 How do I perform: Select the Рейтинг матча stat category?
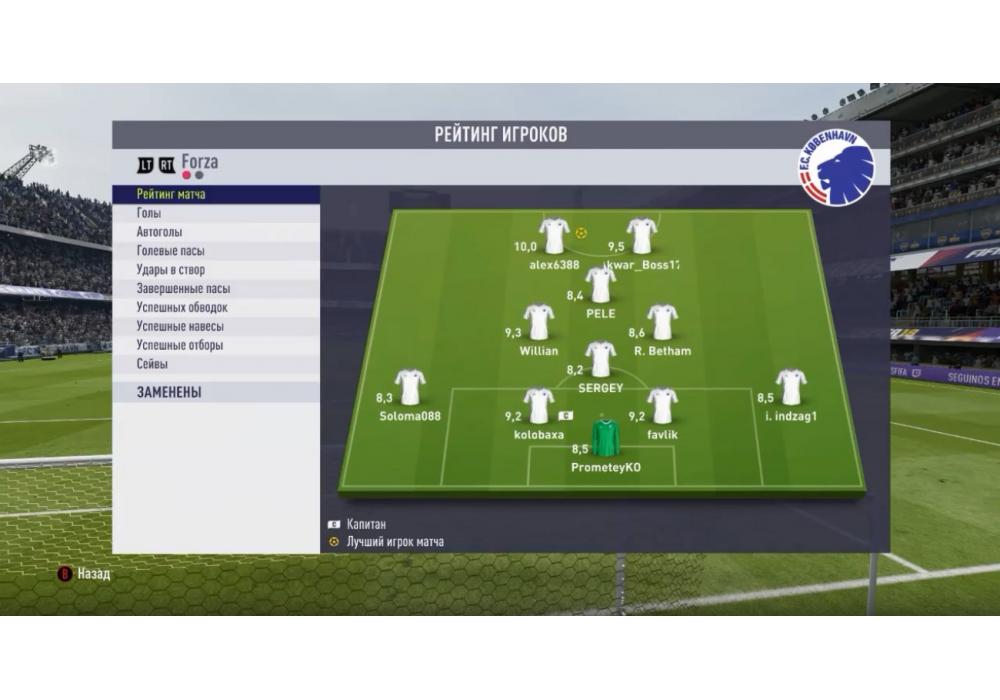tap(171, 194)
